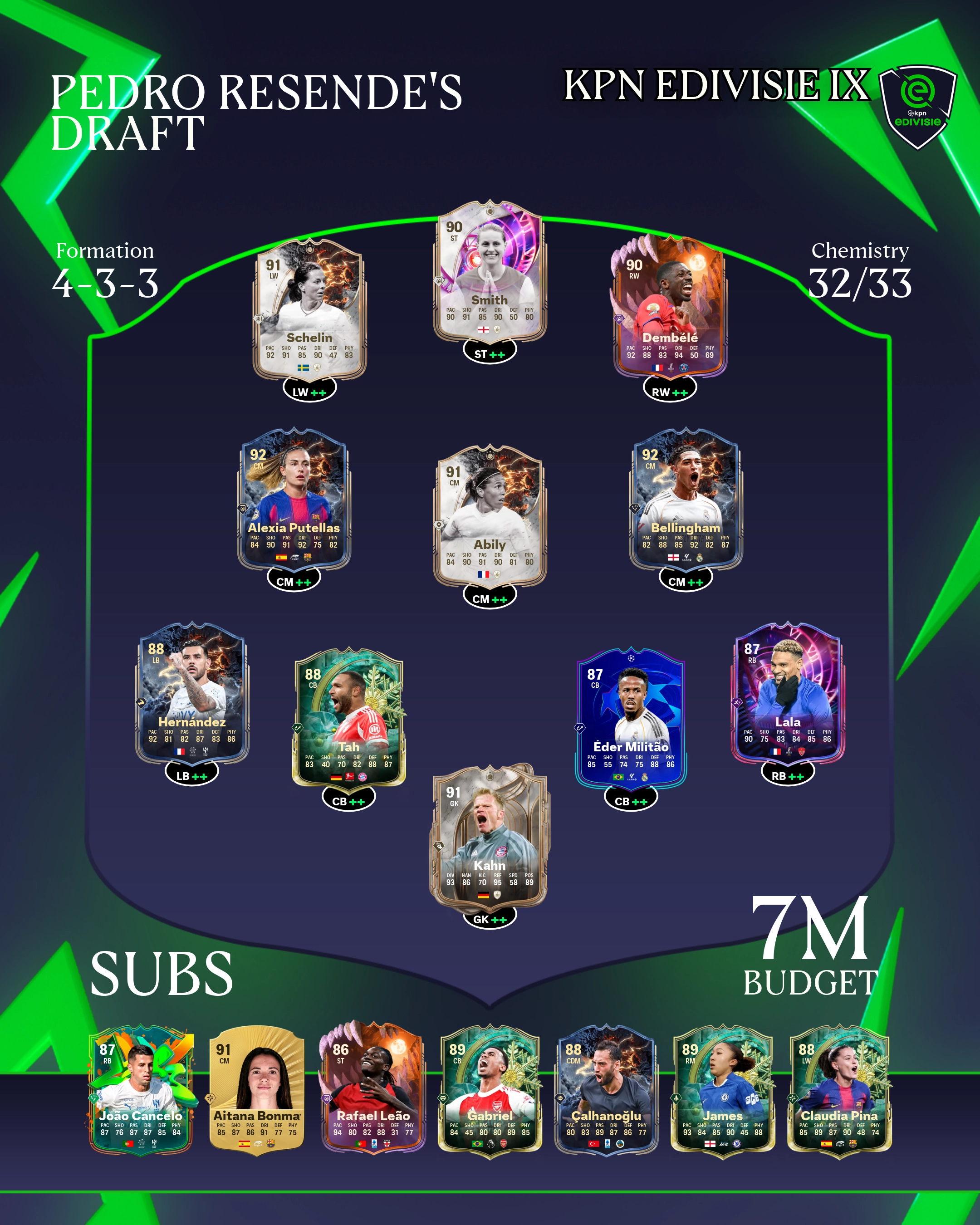
Task: Pick the Çalhanoğlu substitute card
Action: coord(606,1091)
